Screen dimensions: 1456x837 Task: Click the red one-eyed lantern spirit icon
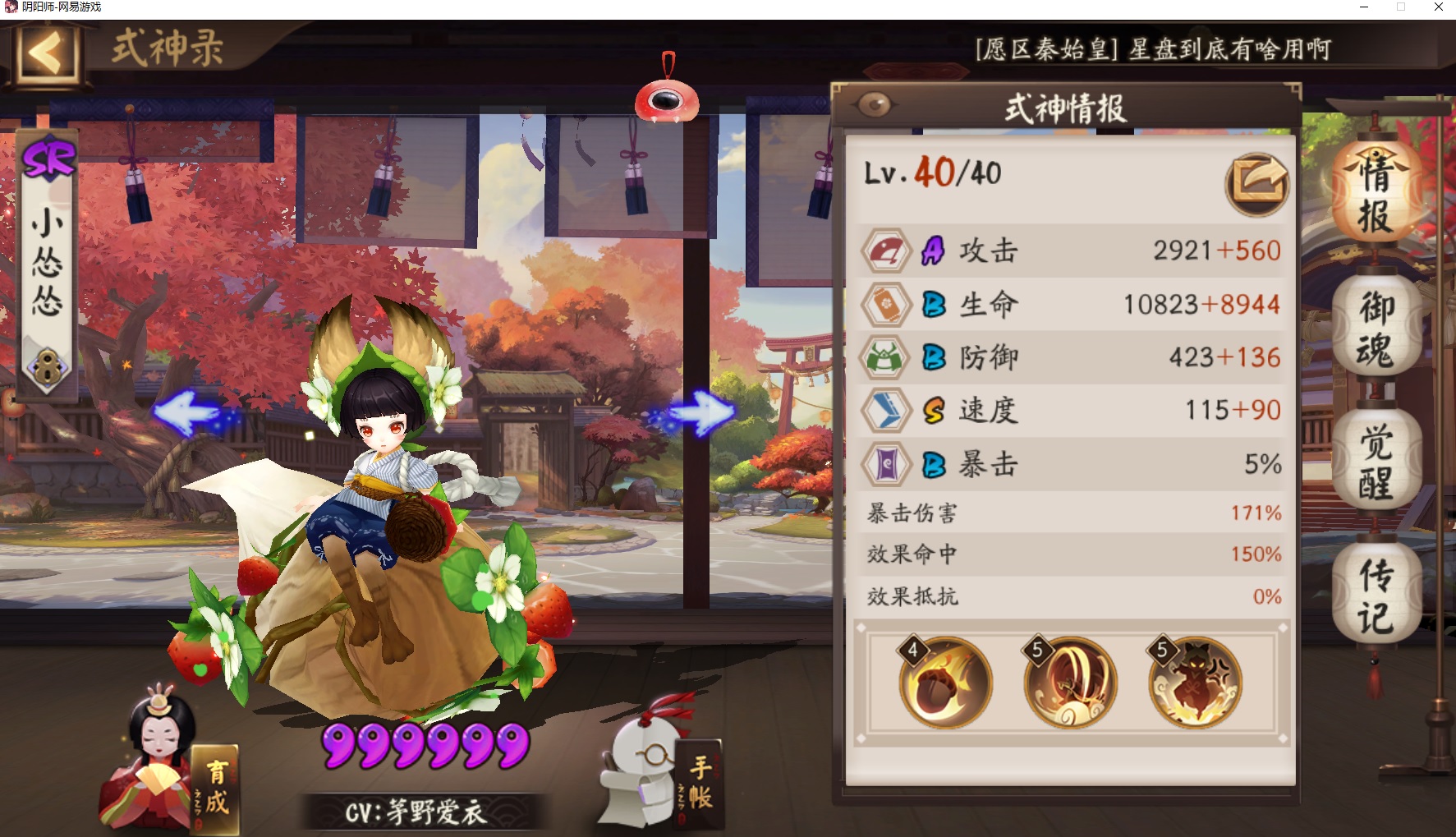(667, 100)
